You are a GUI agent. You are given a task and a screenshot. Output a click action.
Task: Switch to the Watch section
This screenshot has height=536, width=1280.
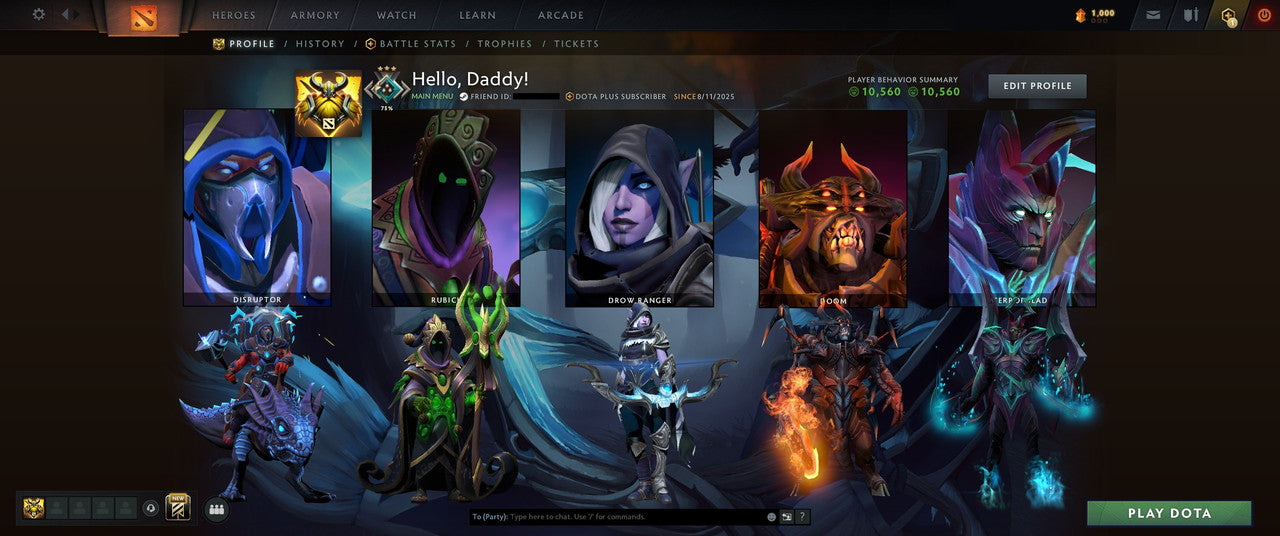coord(396,16)
